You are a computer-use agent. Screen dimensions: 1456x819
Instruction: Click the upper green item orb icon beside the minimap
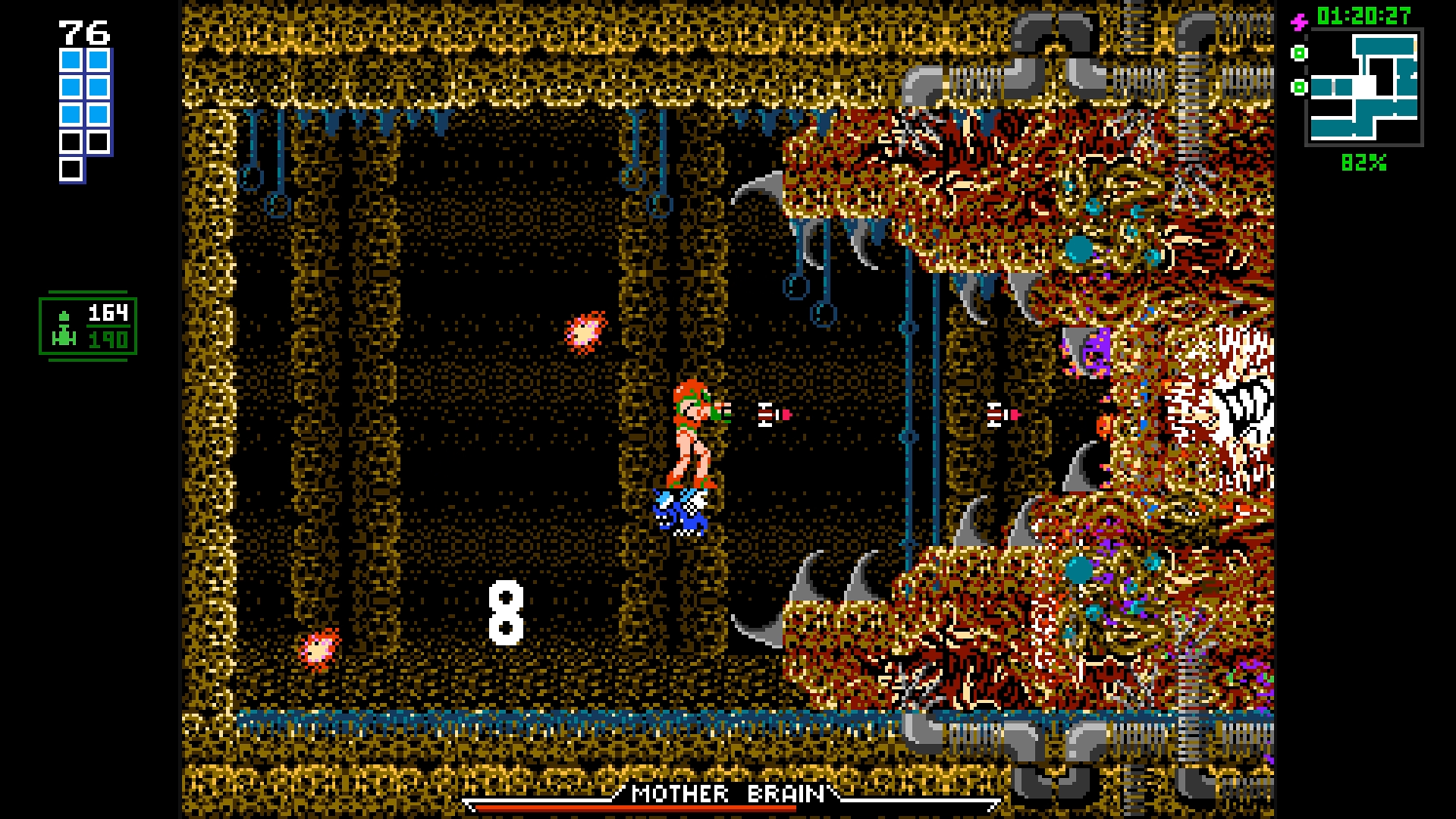point(1299,55)
